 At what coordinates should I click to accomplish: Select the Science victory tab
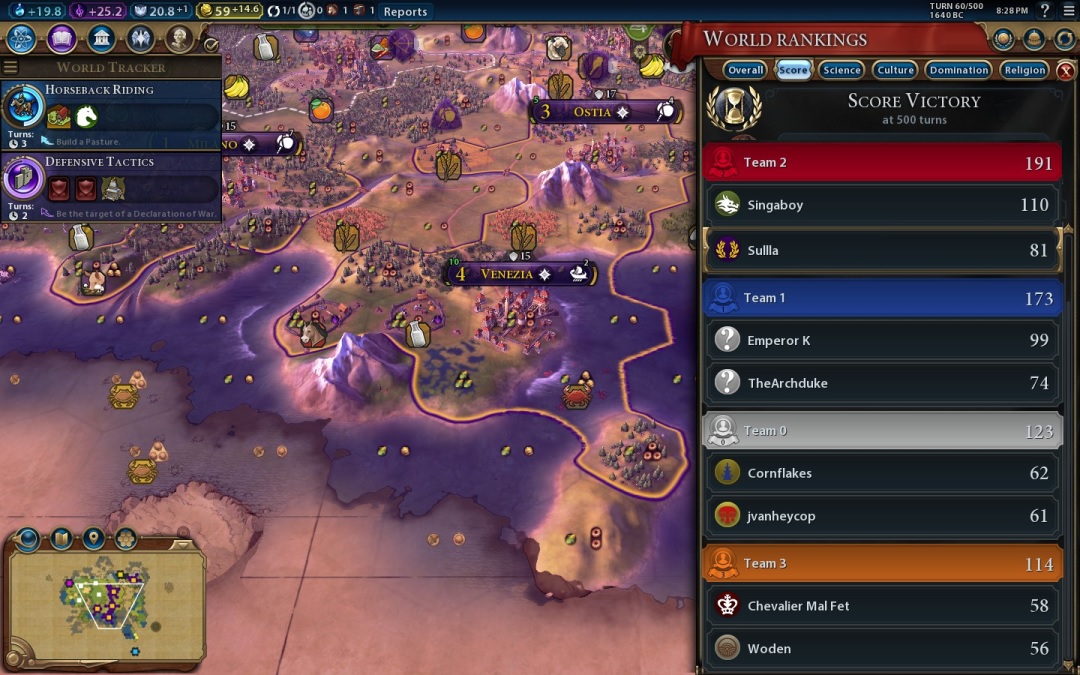click(841, 70)
